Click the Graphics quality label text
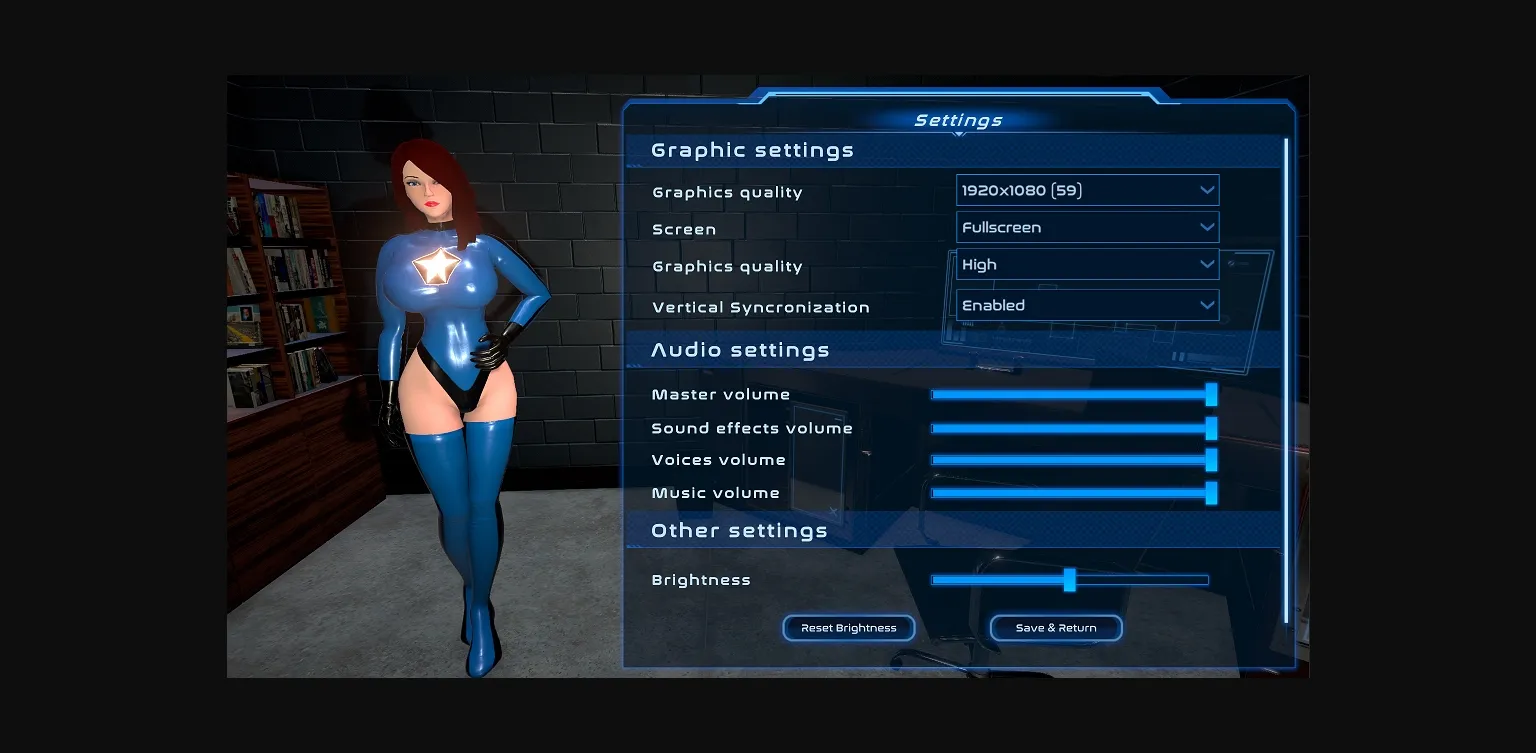Image resolution: width=1536 pixels, height=753 pixels. (727, 192)
